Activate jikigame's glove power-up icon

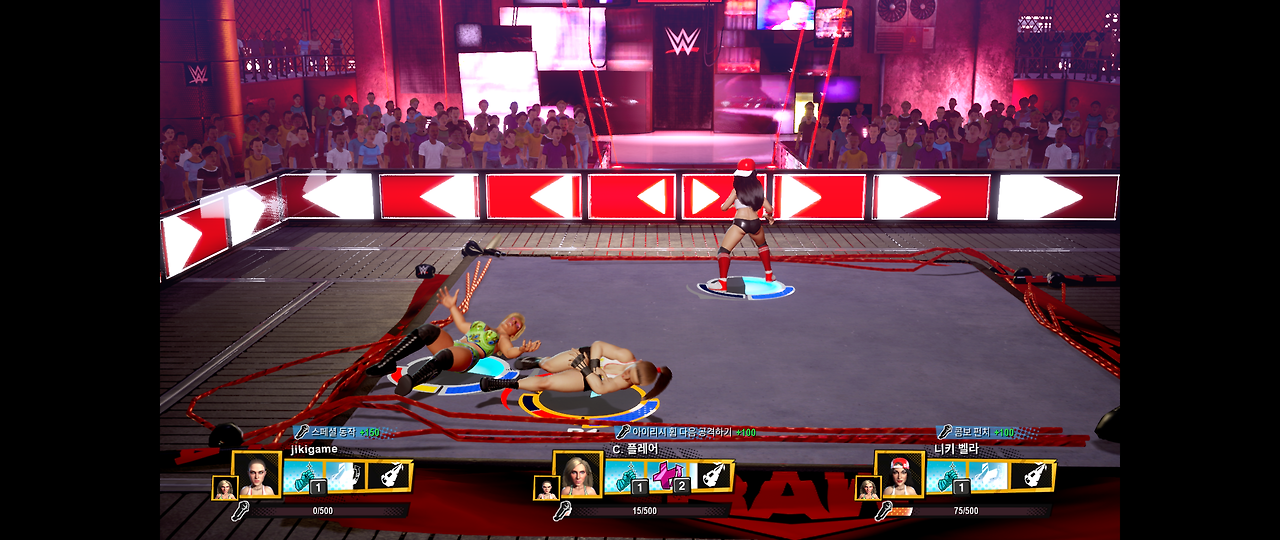point(304,476)
